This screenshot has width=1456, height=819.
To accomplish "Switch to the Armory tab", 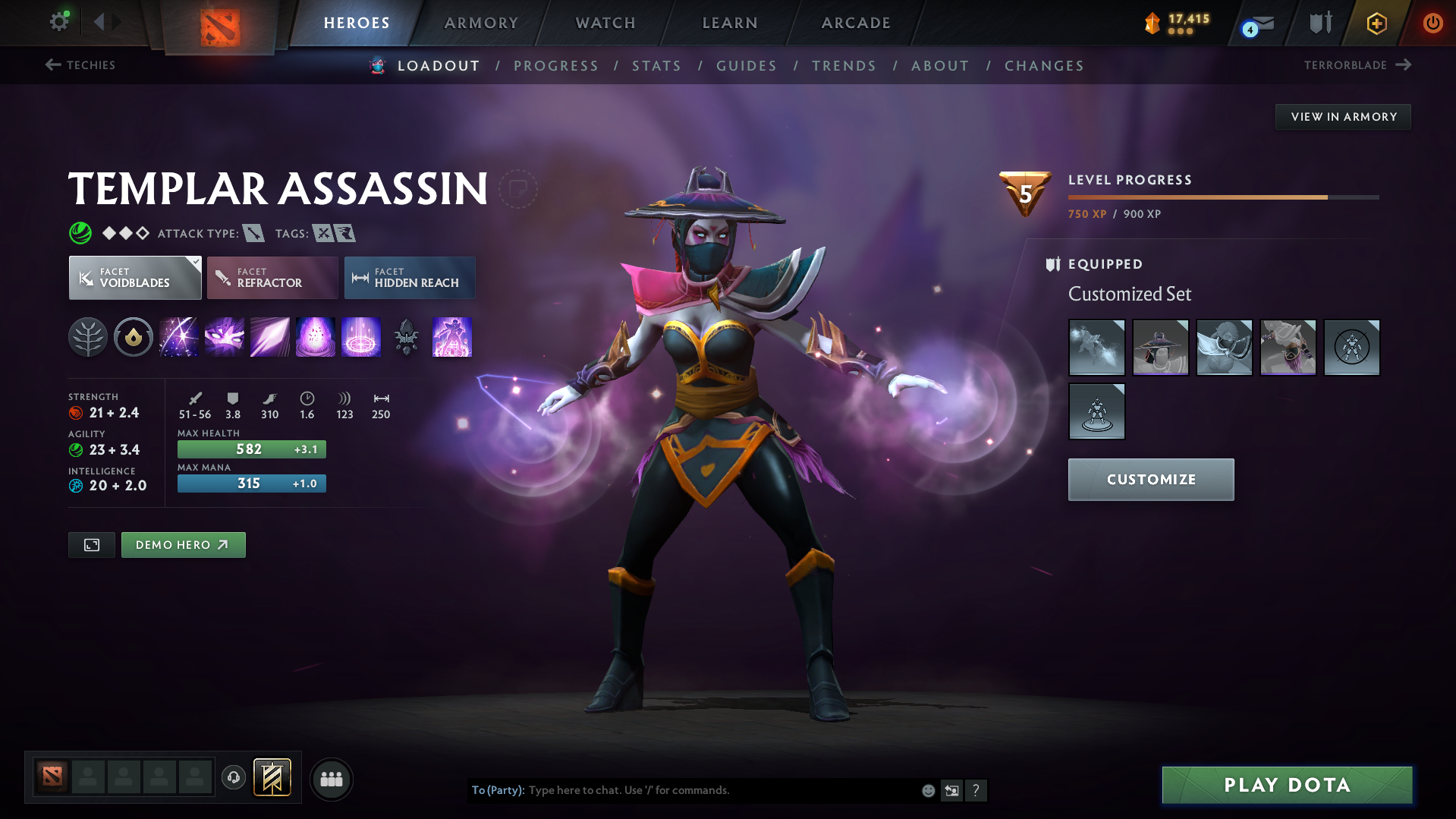I will point(481,23).
